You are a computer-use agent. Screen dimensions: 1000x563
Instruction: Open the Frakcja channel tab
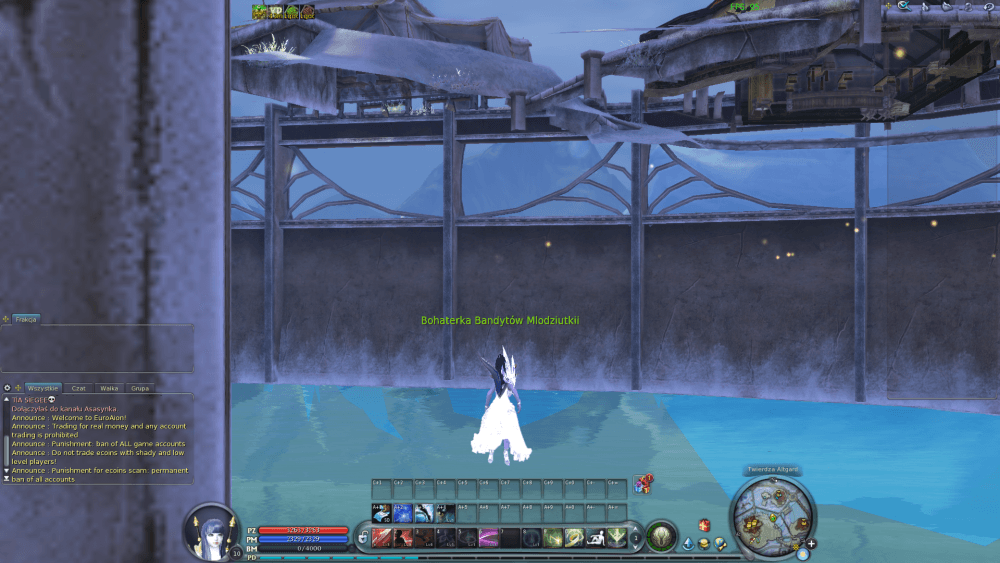tap(26, 319)
